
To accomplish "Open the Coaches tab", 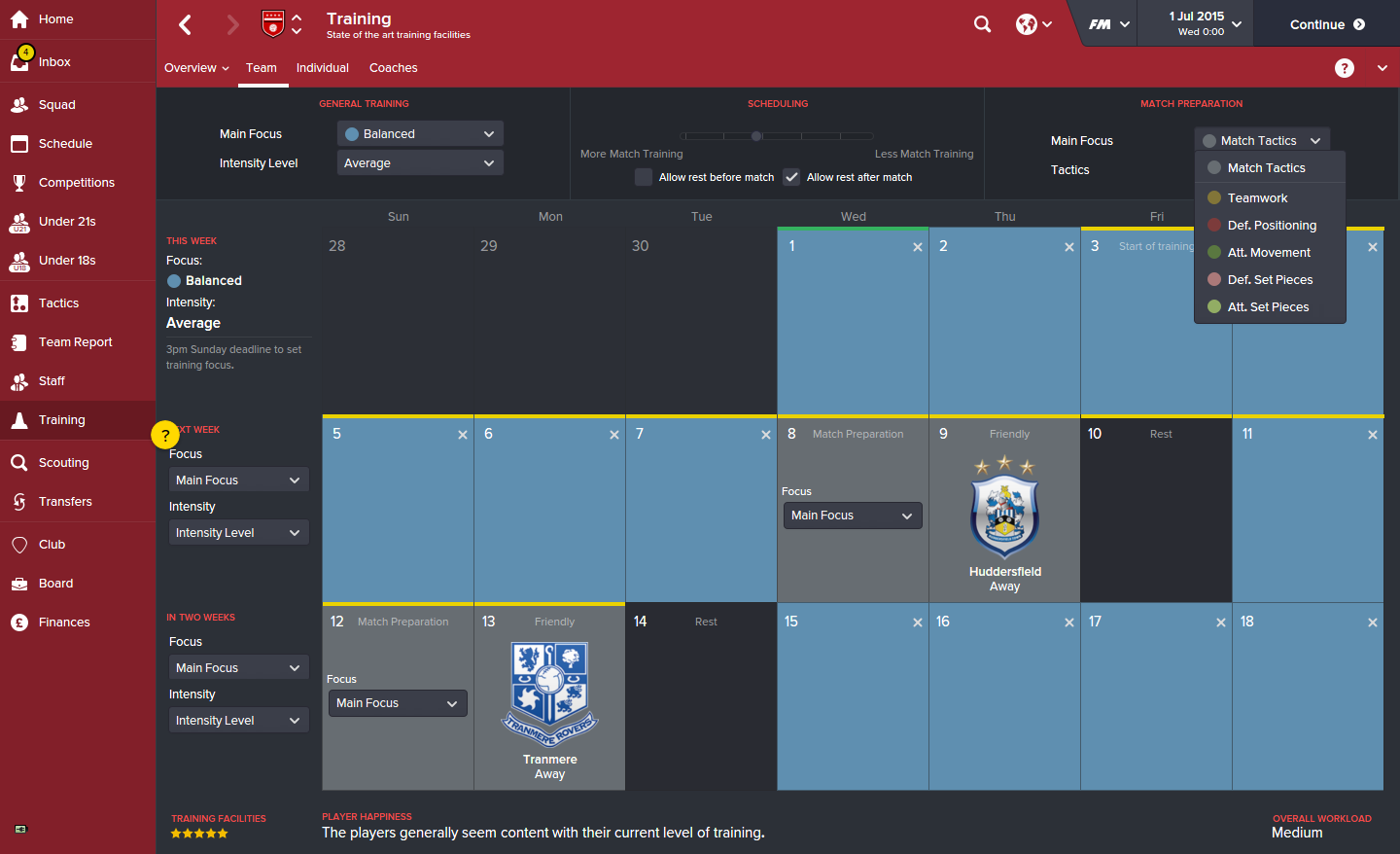I will coord(393,68).
